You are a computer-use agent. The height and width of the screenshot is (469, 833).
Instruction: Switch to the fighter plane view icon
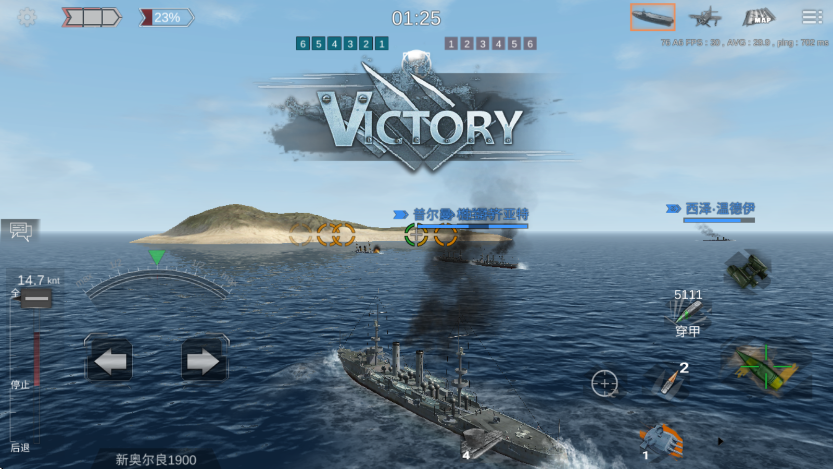pos(706,17)
